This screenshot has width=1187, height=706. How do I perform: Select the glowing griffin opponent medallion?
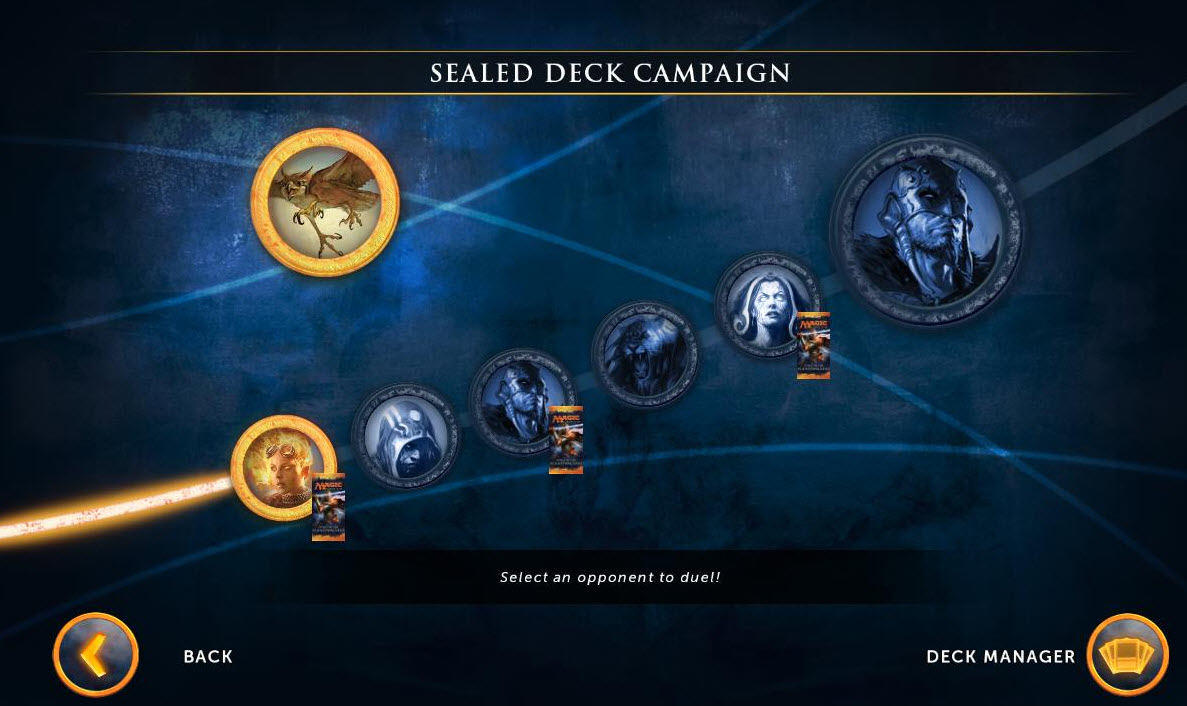tap(324, 201)
